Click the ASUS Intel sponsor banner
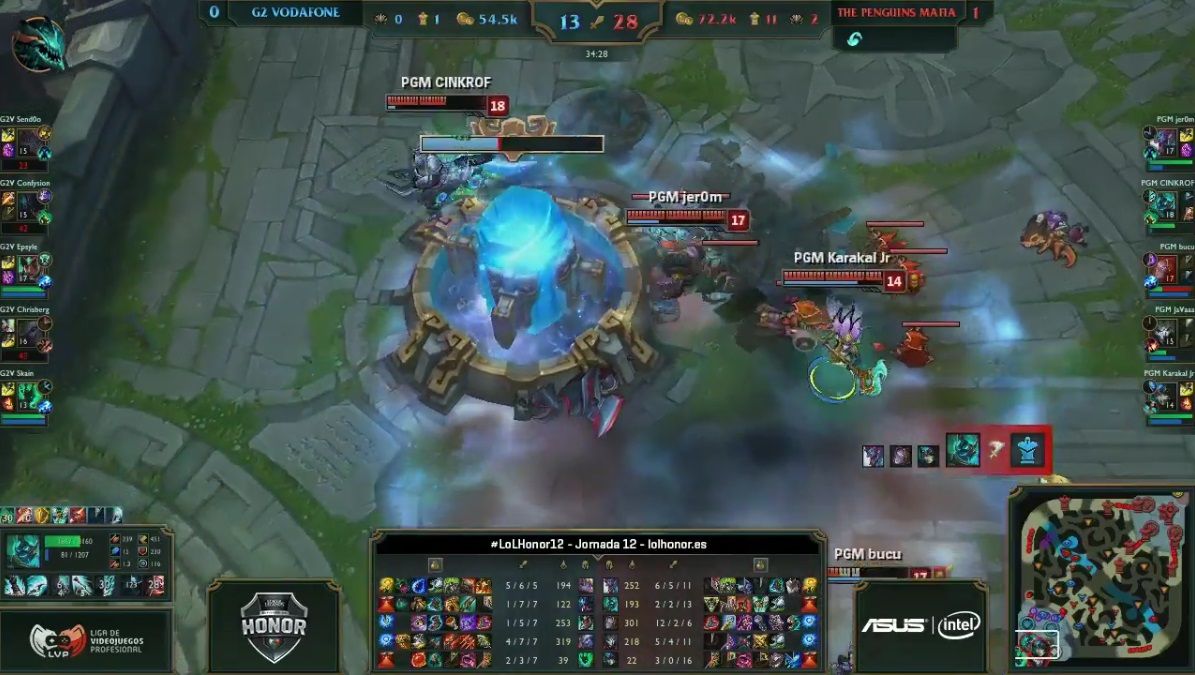Image resolution: width=1195 pixels, height=675 pixels. [921, 625]
